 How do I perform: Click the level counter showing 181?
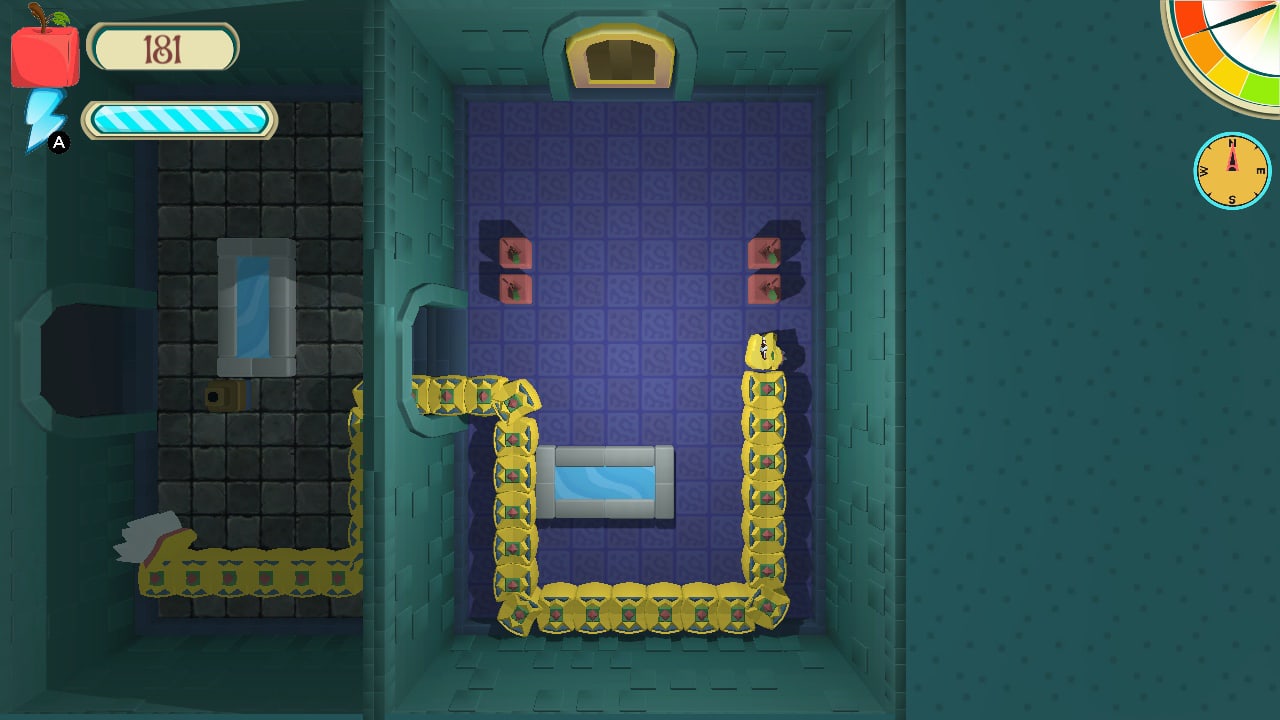[x=163, y=46]
